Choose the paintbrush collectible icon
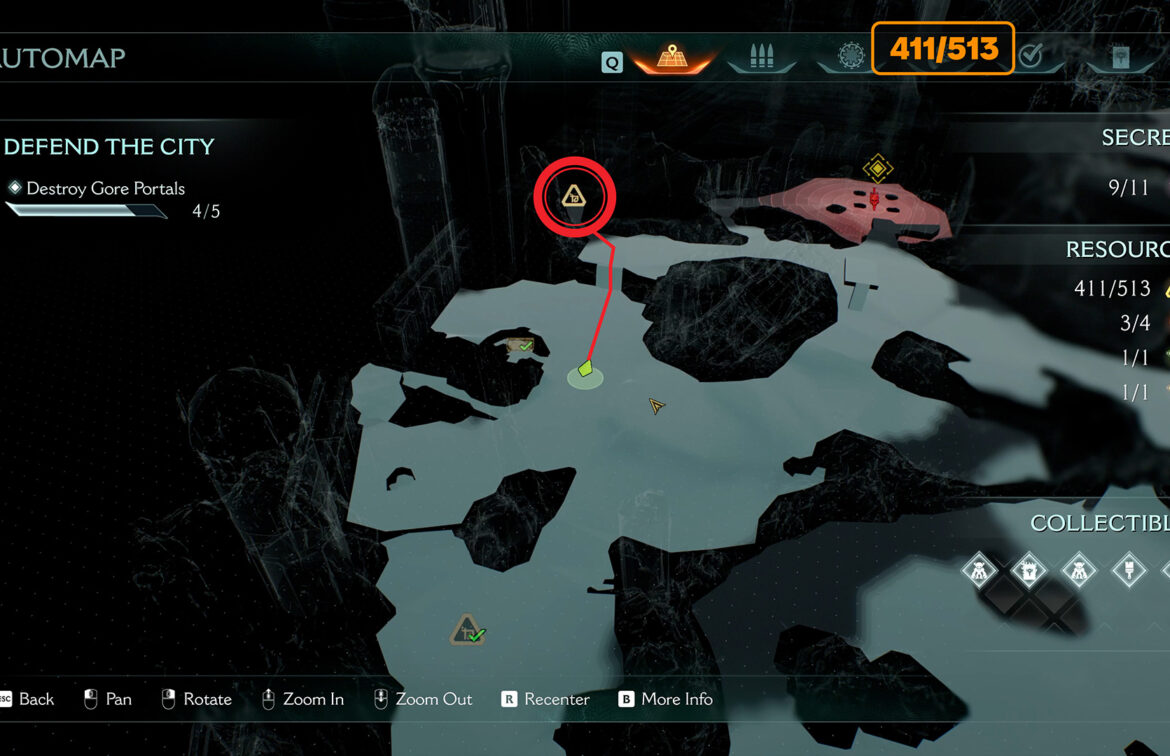Screen dimensions: 1170x756 1129,571
